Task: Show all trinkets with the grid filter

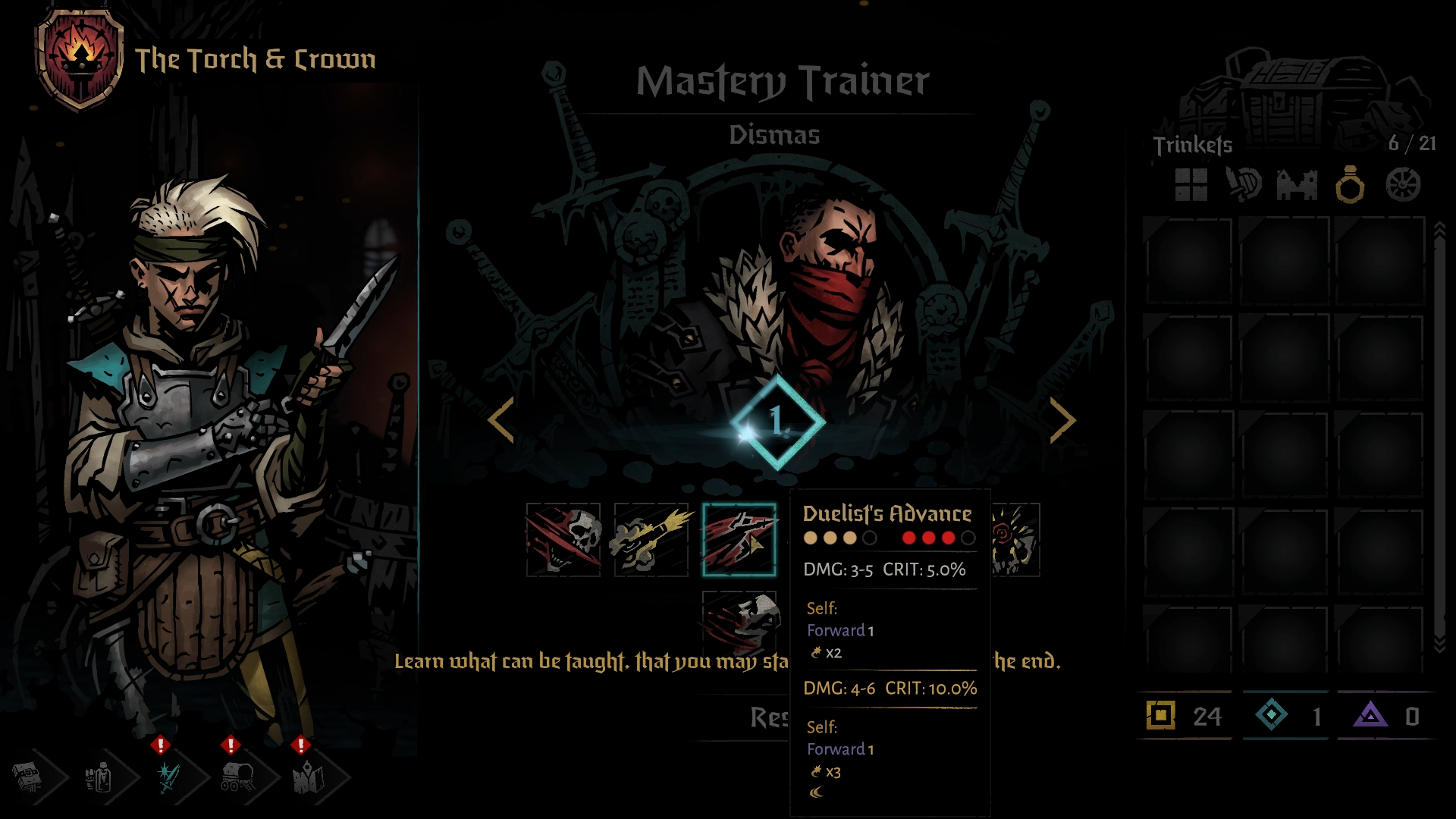Action: coord(1191,184)
